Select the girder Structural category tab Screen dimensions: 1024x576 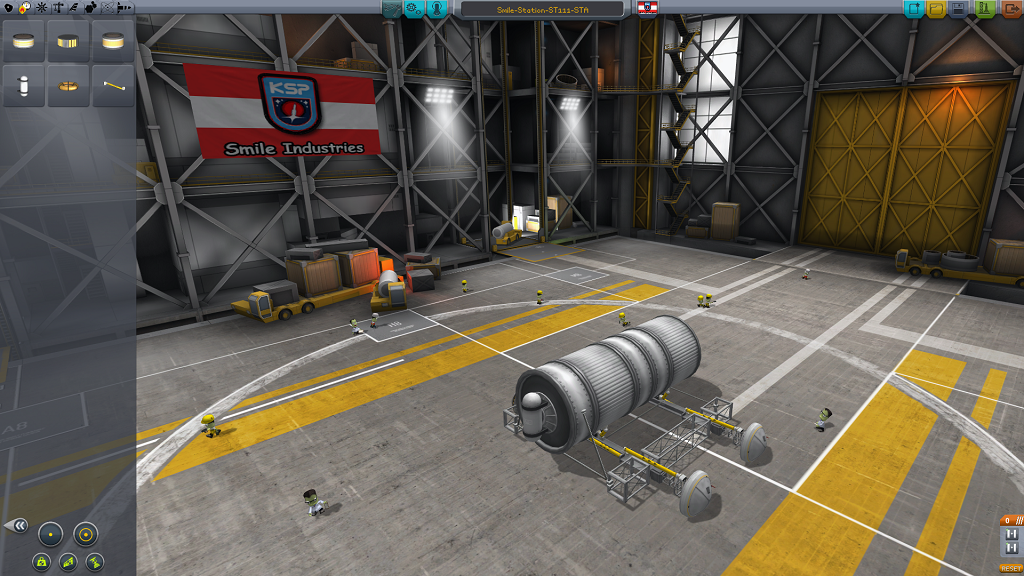click(x=56, y=8)
